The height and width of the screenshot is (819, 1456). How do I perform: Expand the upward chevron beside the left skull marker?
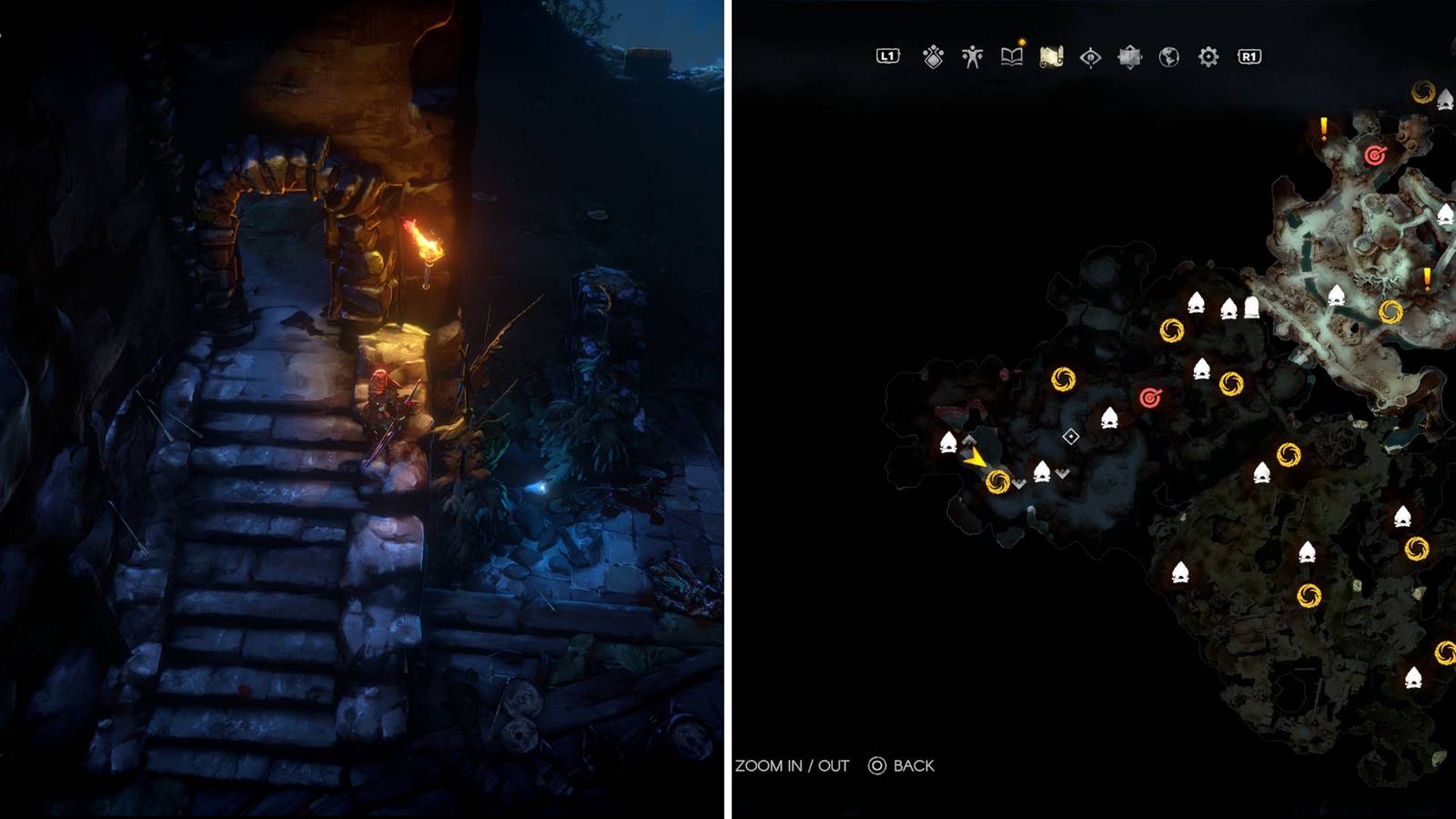pyautogui.click(x=969, y=440)
